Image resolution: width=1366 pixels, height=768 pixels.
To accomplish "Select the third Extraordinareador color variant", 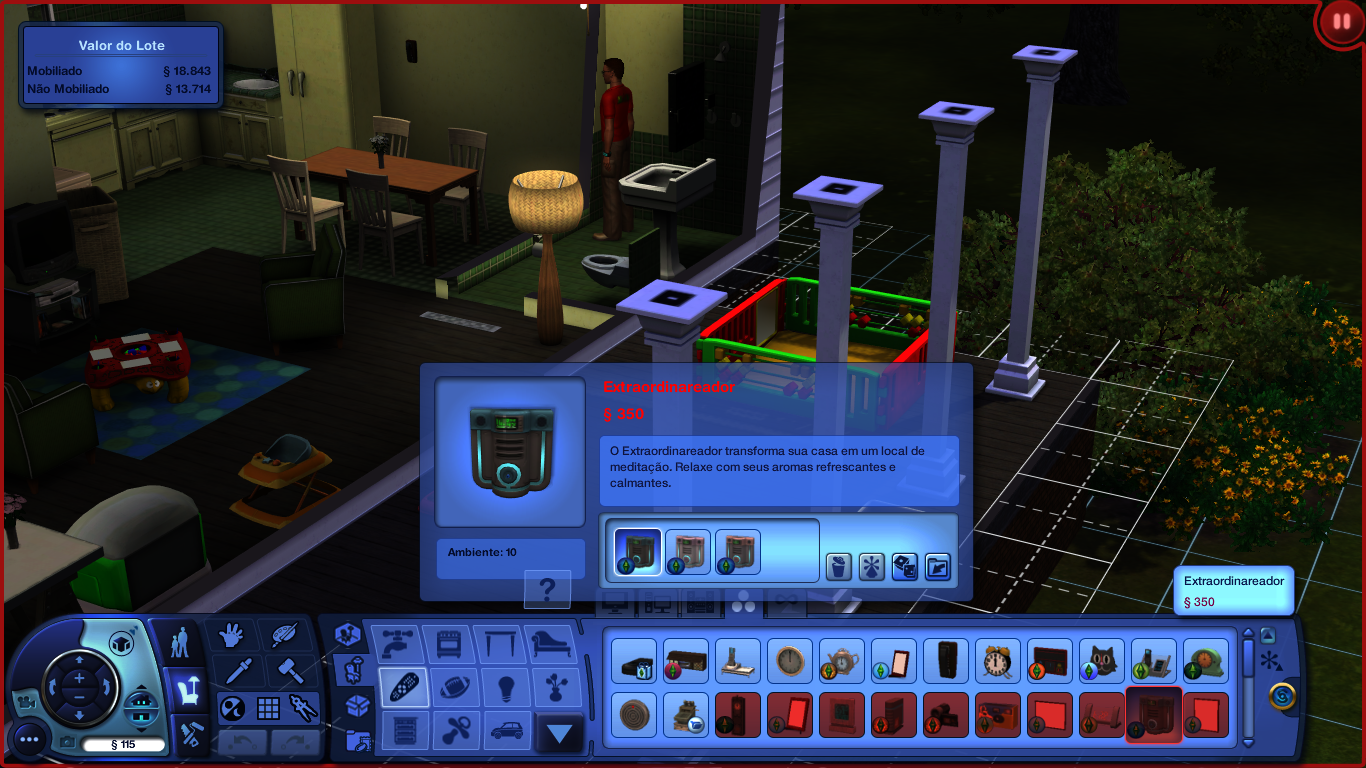I will click(x=738, y=552).
